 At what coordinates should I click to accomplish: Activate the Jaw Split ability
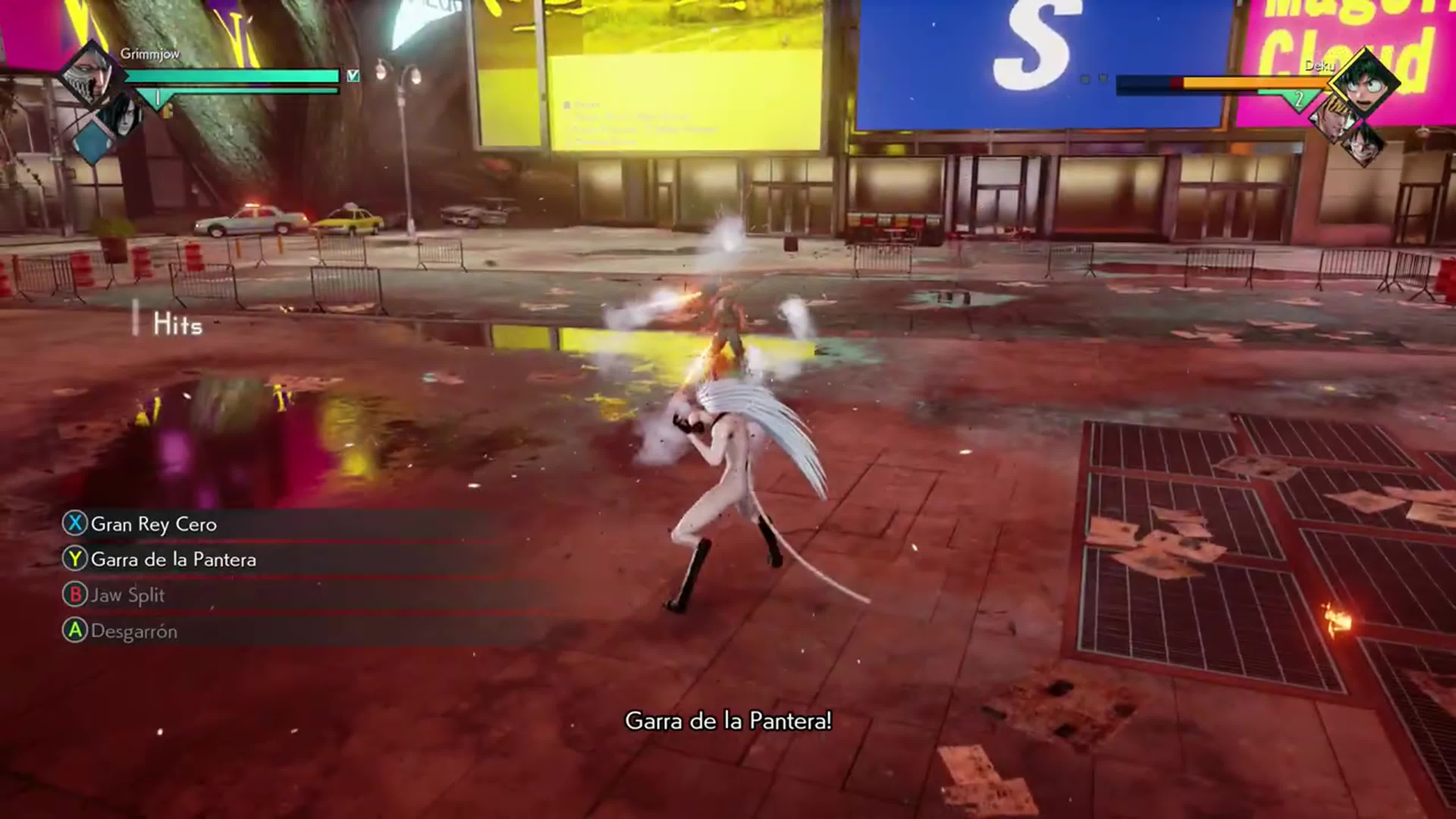point(127,595)
